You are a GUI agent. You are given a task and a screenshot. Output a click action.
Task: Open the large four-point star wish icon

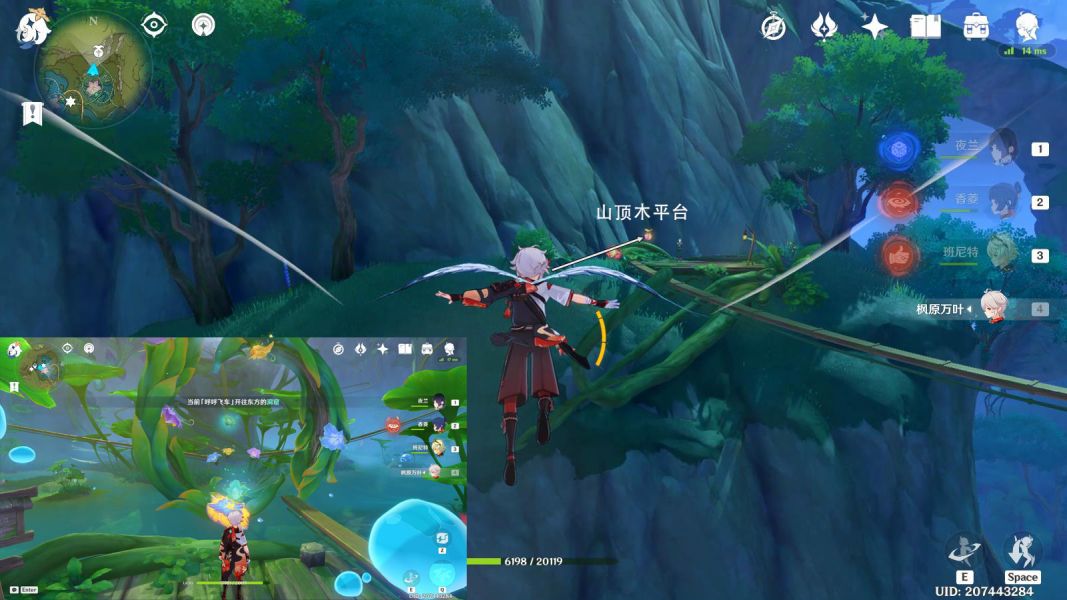click(x=875, y=27)
